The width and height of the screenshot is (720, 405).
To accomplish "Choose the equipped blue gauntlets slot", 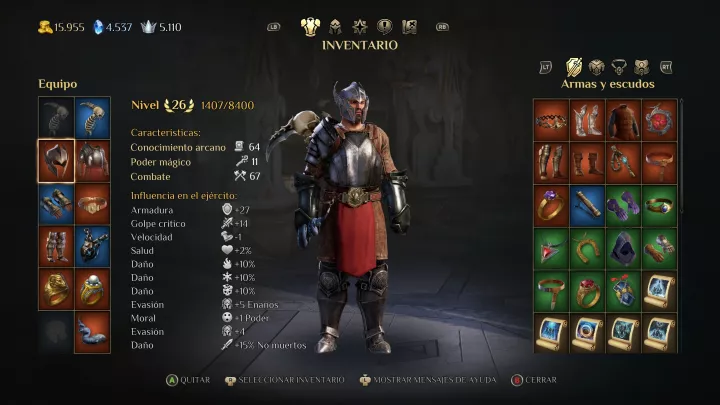I will coord(56,203).
